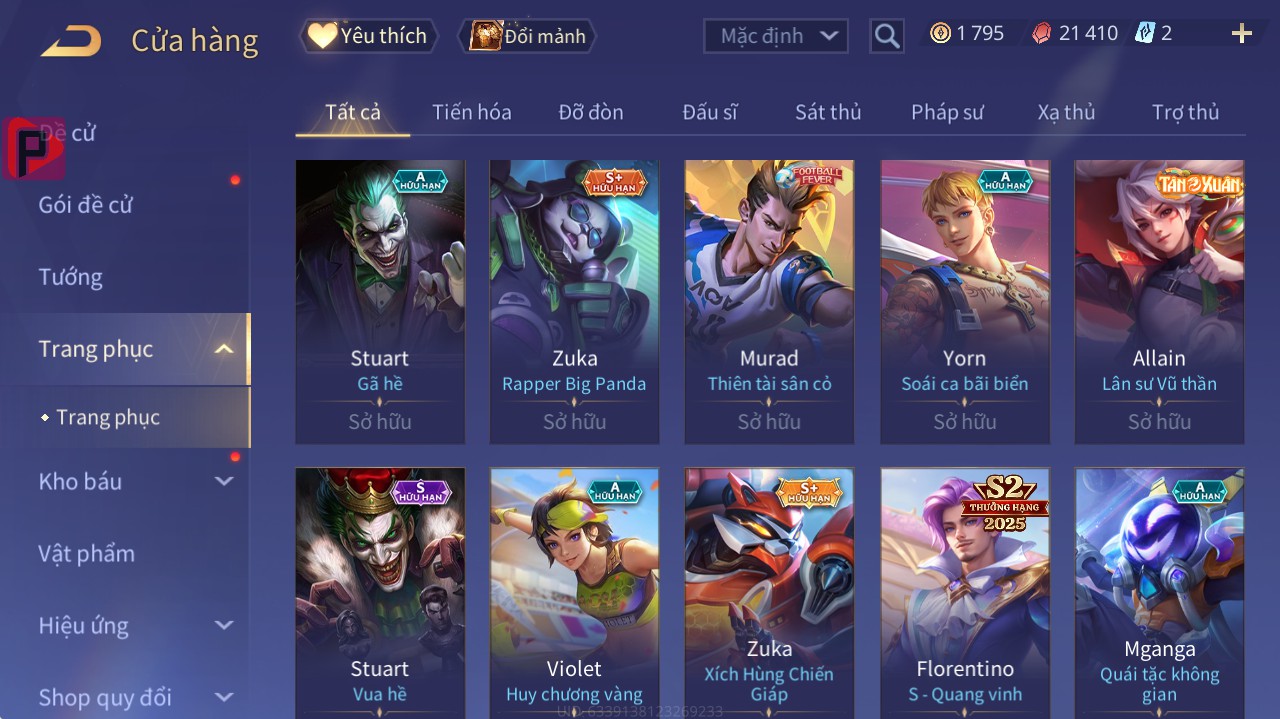Click the magnifying glass search button

tap(886, 36)
